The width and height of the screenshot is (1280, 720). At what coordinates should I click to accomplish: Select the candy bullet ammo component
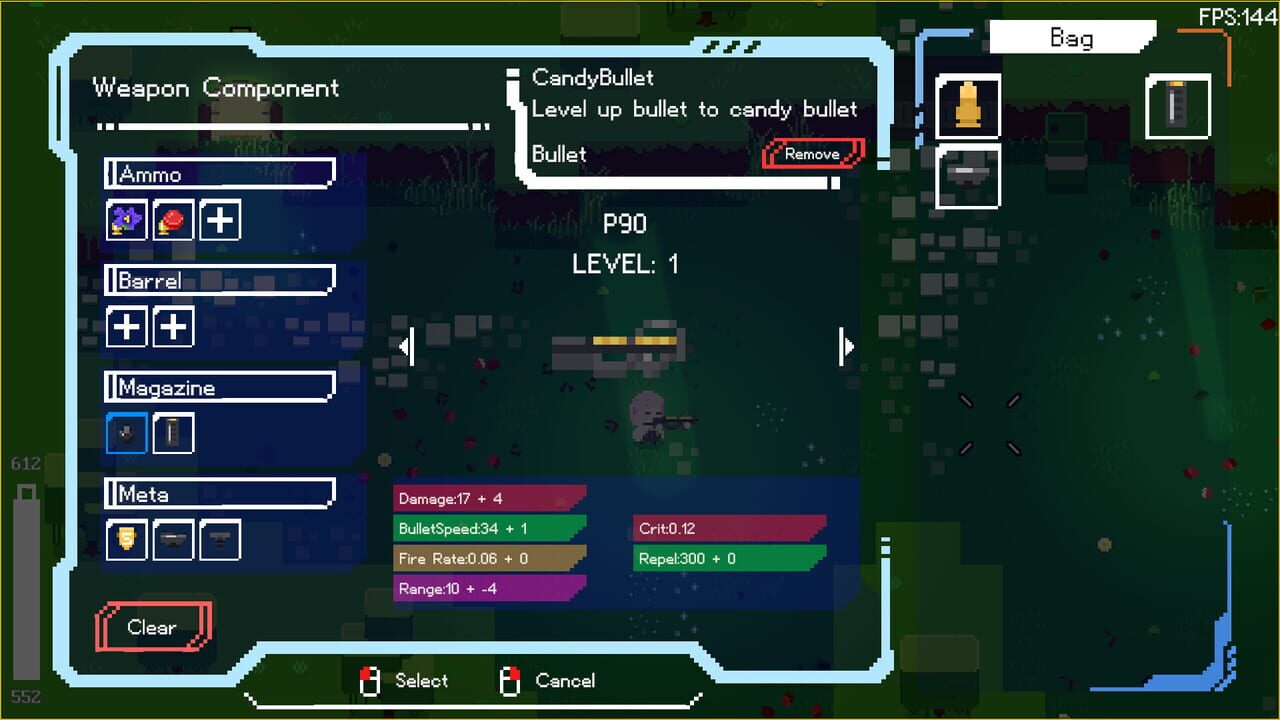(x=125, y=220)
